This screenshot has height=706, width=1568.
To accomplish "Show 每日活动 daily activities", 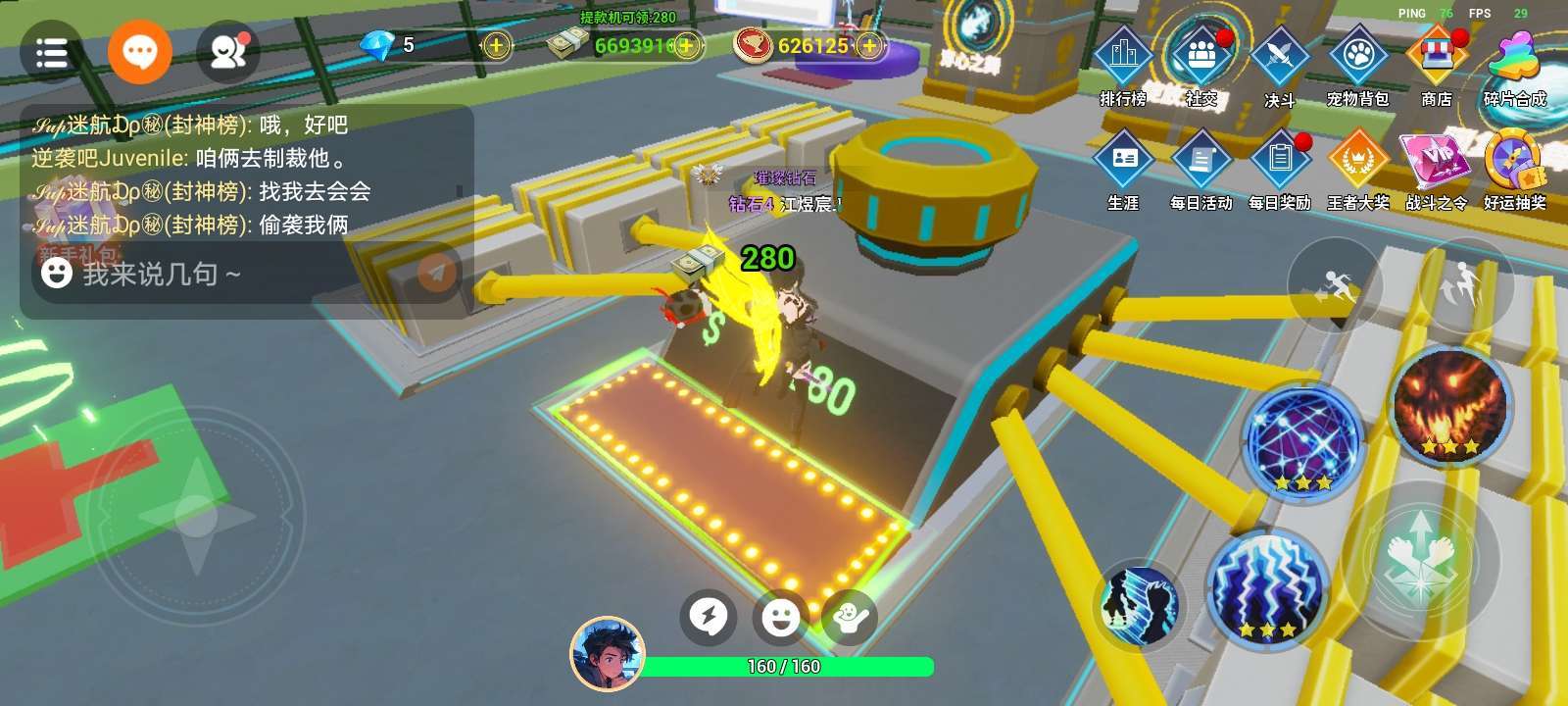I will point(1201,167).
